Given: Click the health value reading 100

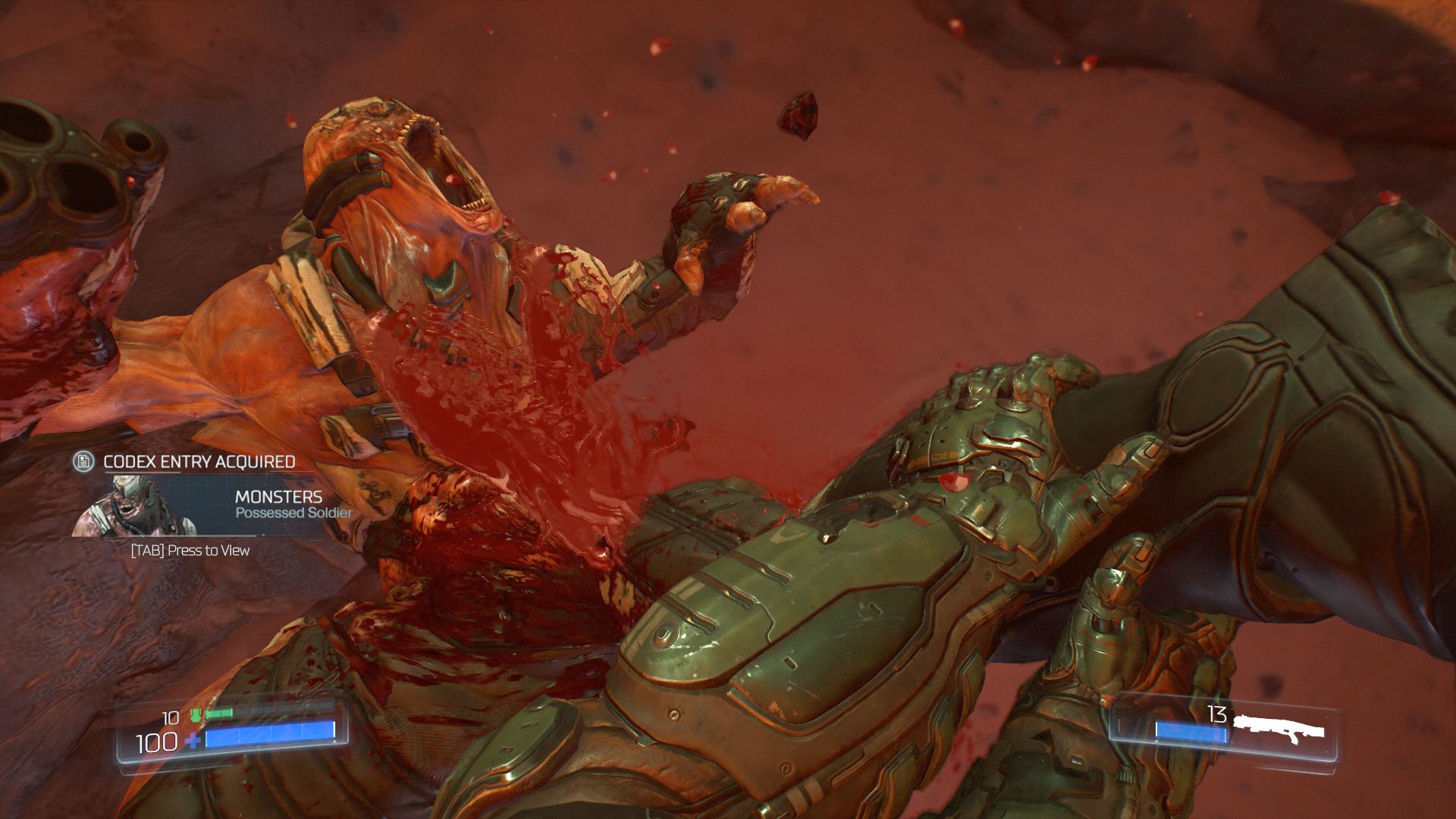Looking at the screenshot, I should click(157, 741).
